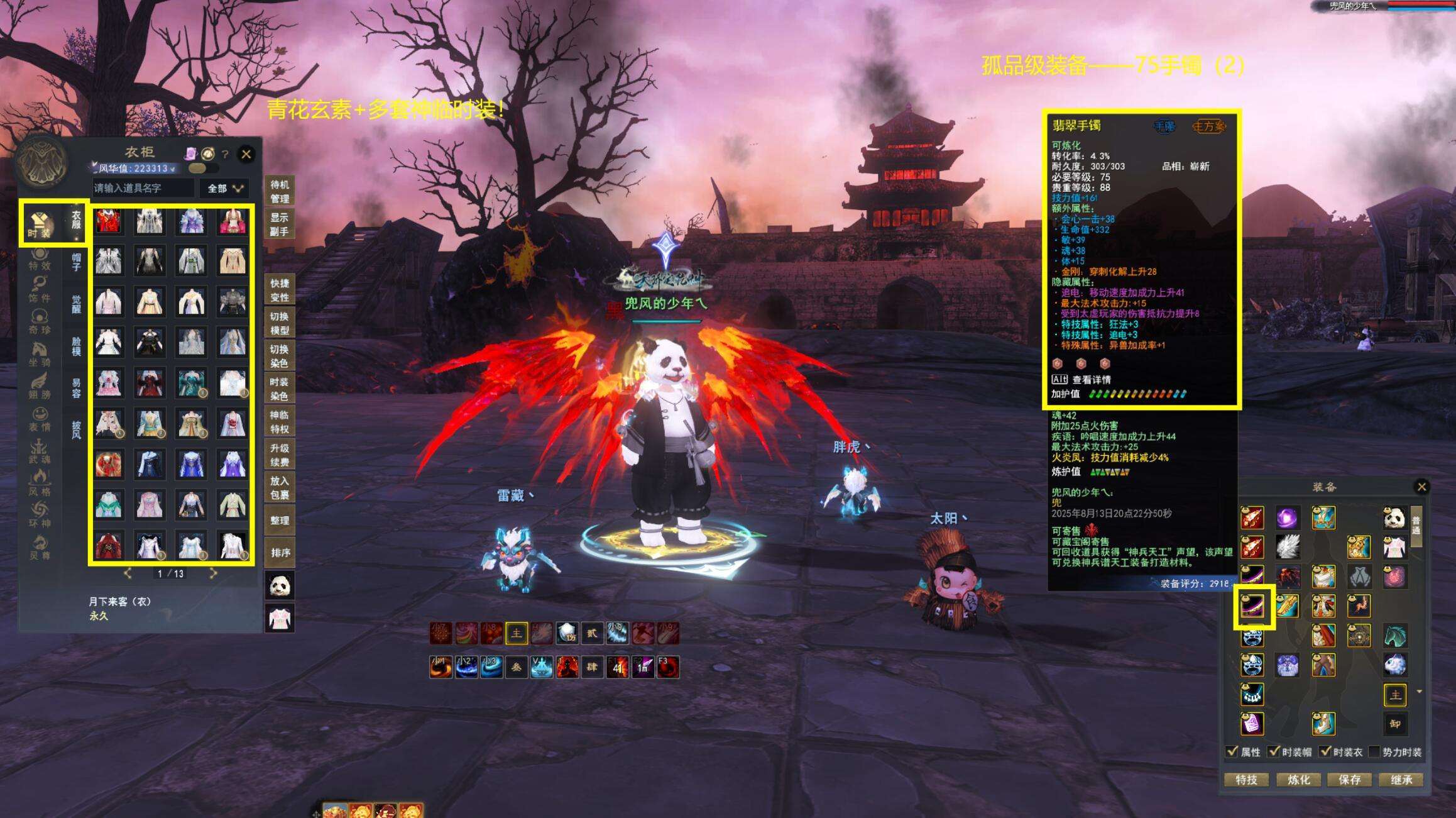This screenshot has height=818, width=1456.
Task: Close the 衣柜 wardrobe panel
Action: pos(246,153)
